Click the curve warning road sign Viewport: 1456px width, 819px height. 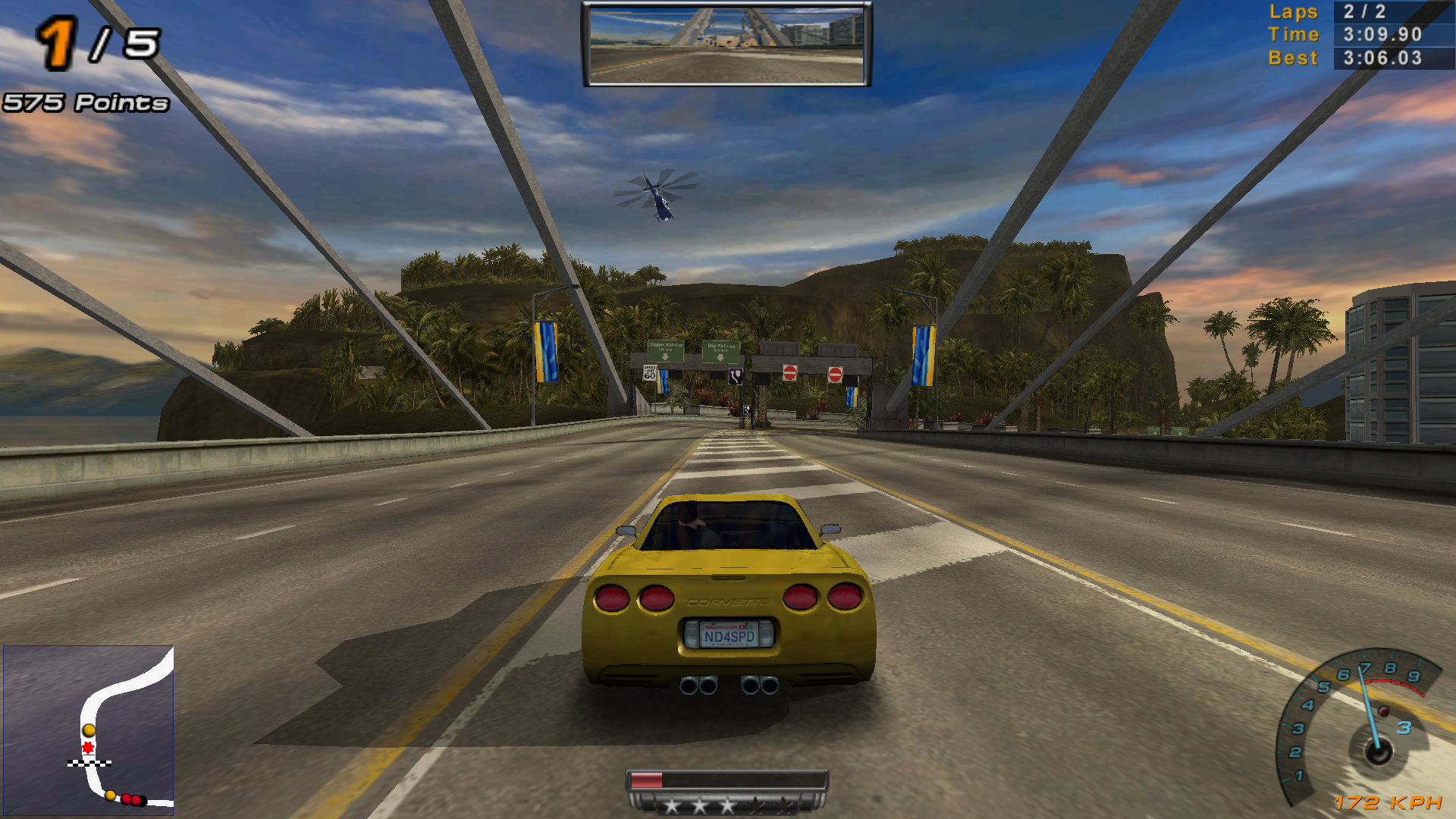coord(736,377)
